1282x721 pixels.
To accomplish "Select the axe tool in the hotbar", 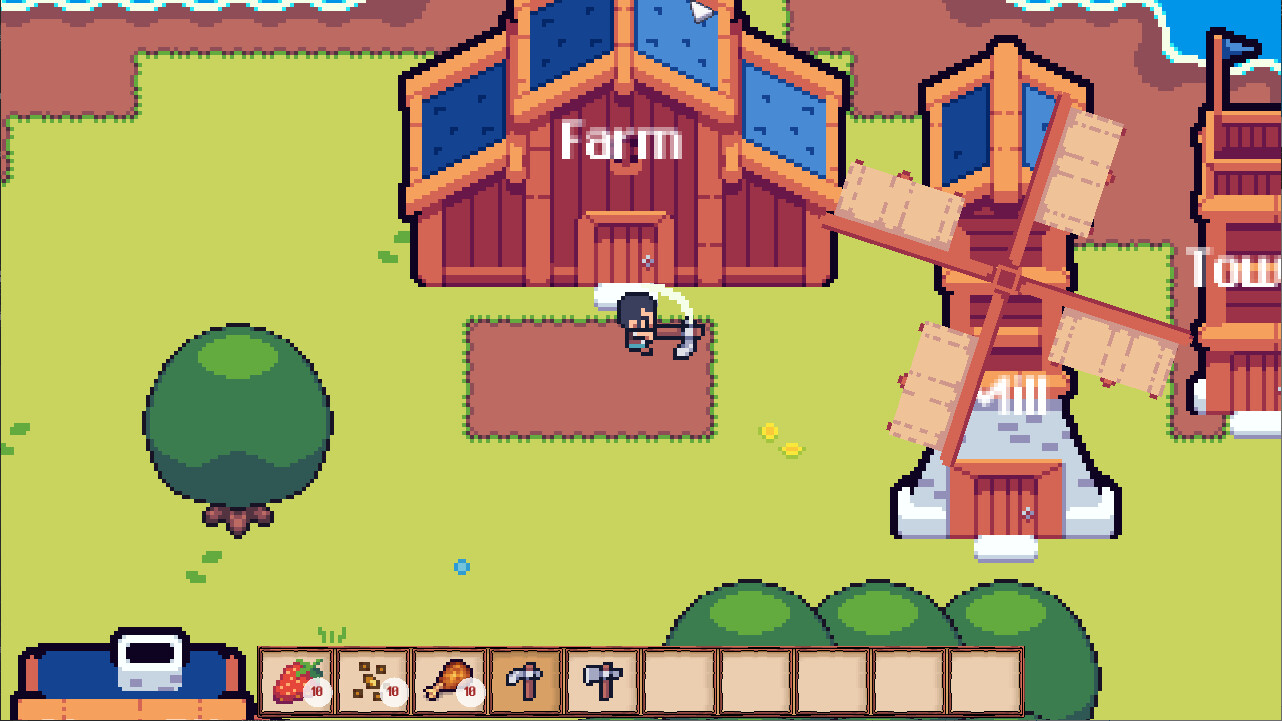I will [600, 680].
